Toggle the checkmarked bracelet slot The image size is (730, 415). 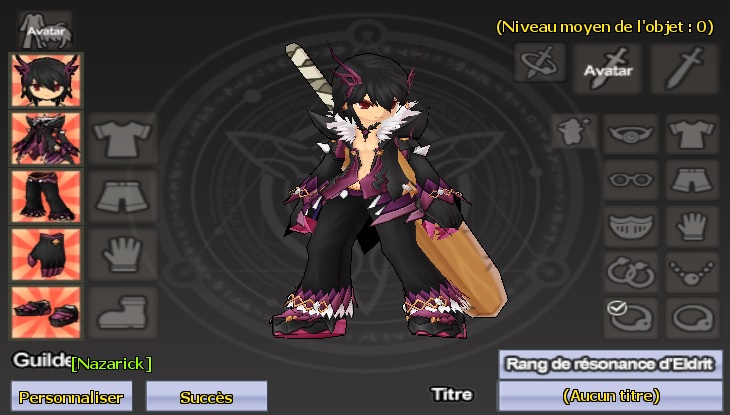[x=630, y=317]
